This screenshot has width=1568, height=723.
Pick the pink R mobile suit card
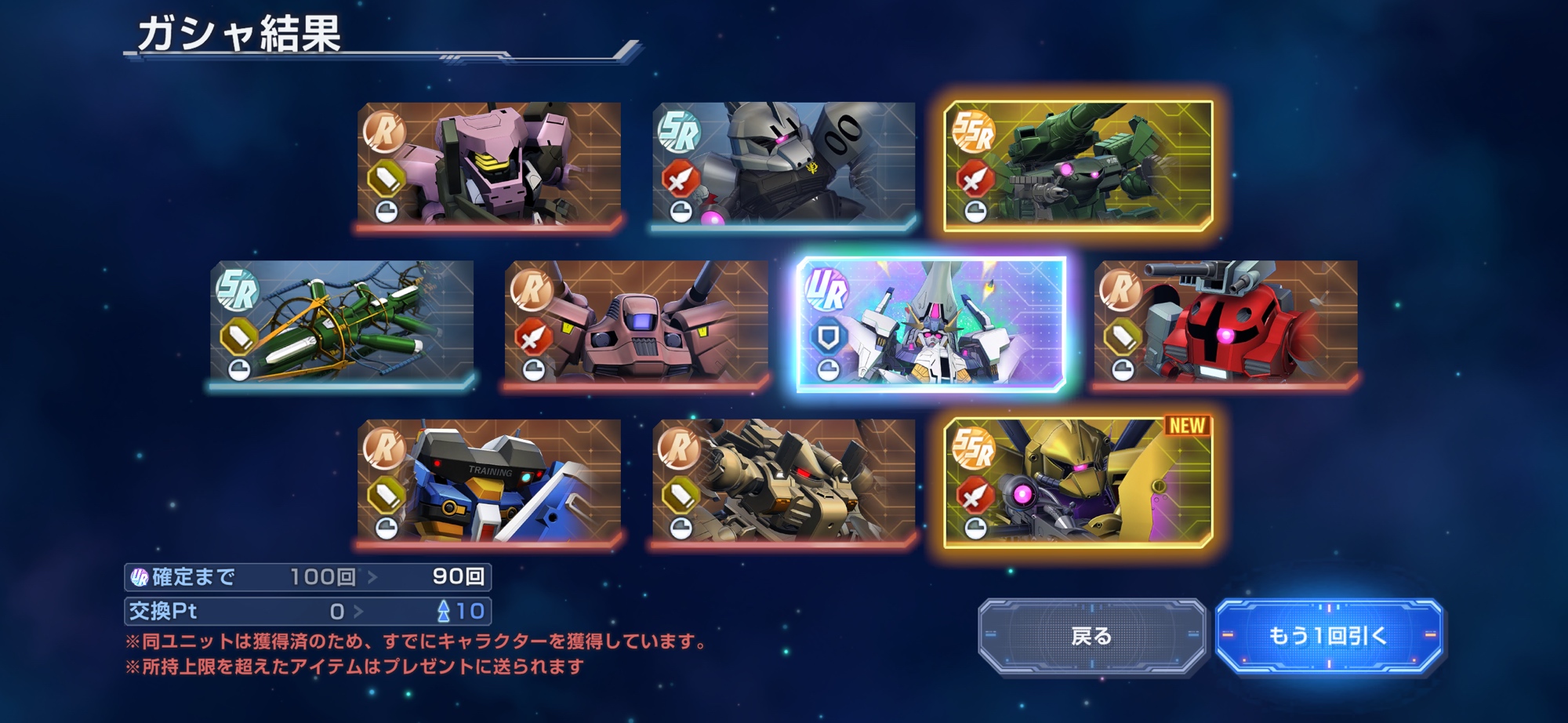(x=489, y=165)
